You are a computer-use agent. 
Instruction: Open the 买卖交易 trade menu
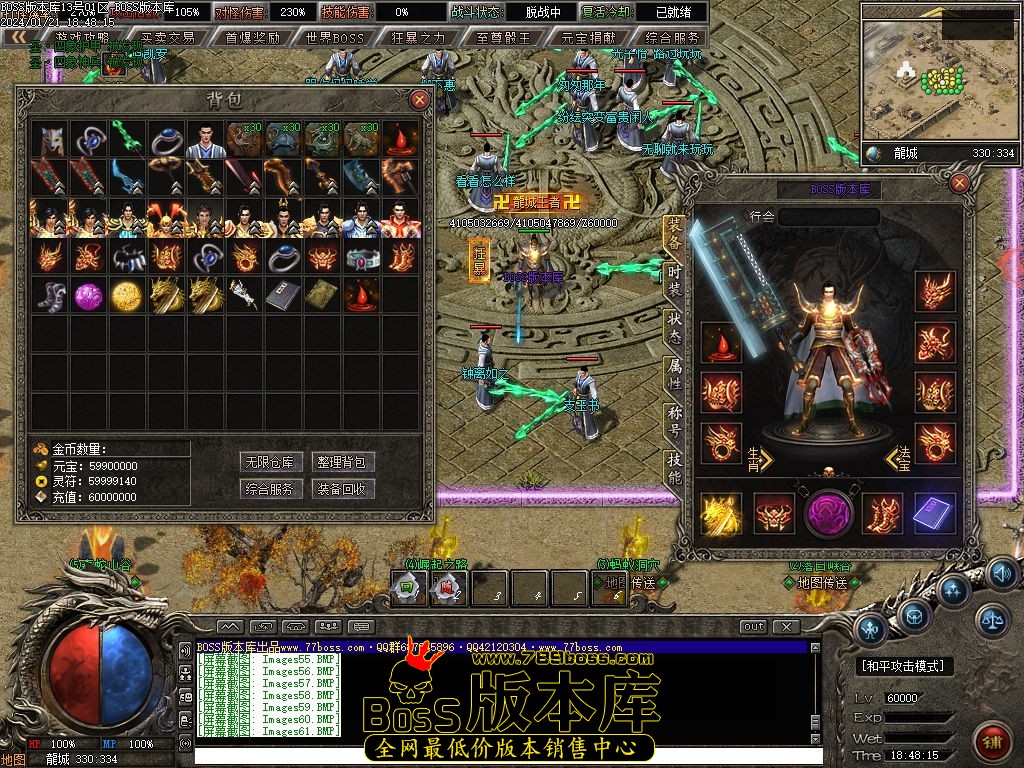click(x=168, y=38)
